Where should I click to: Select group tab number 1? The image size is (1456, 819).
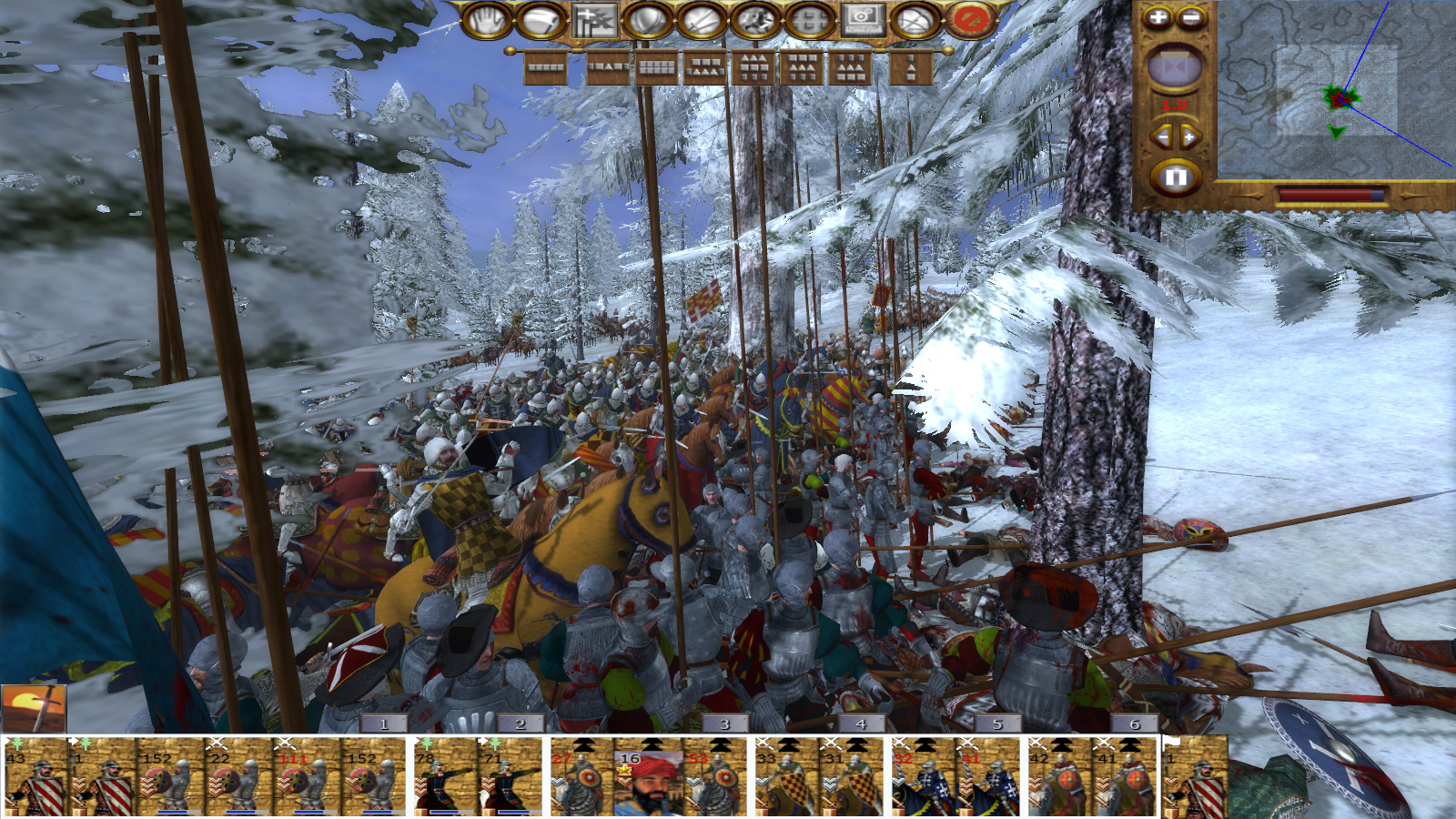[384, 724]
